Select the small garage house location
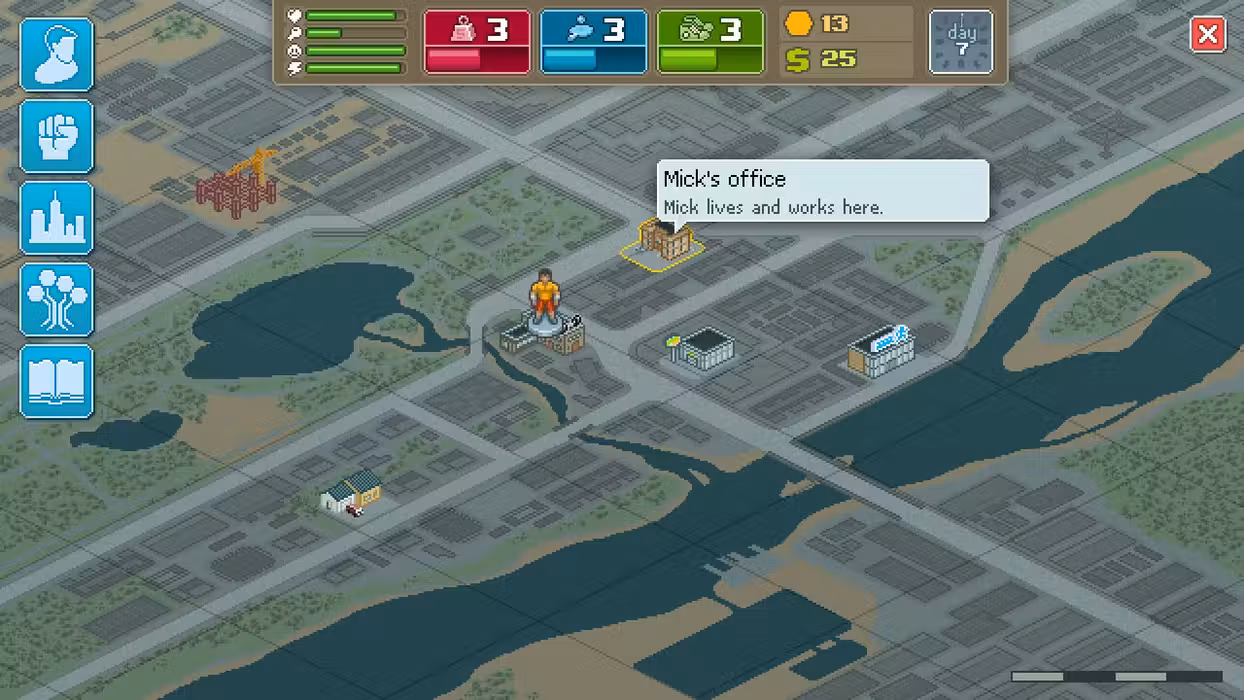Viewport: 1244px width, 700px height. (x=352, y=493)
